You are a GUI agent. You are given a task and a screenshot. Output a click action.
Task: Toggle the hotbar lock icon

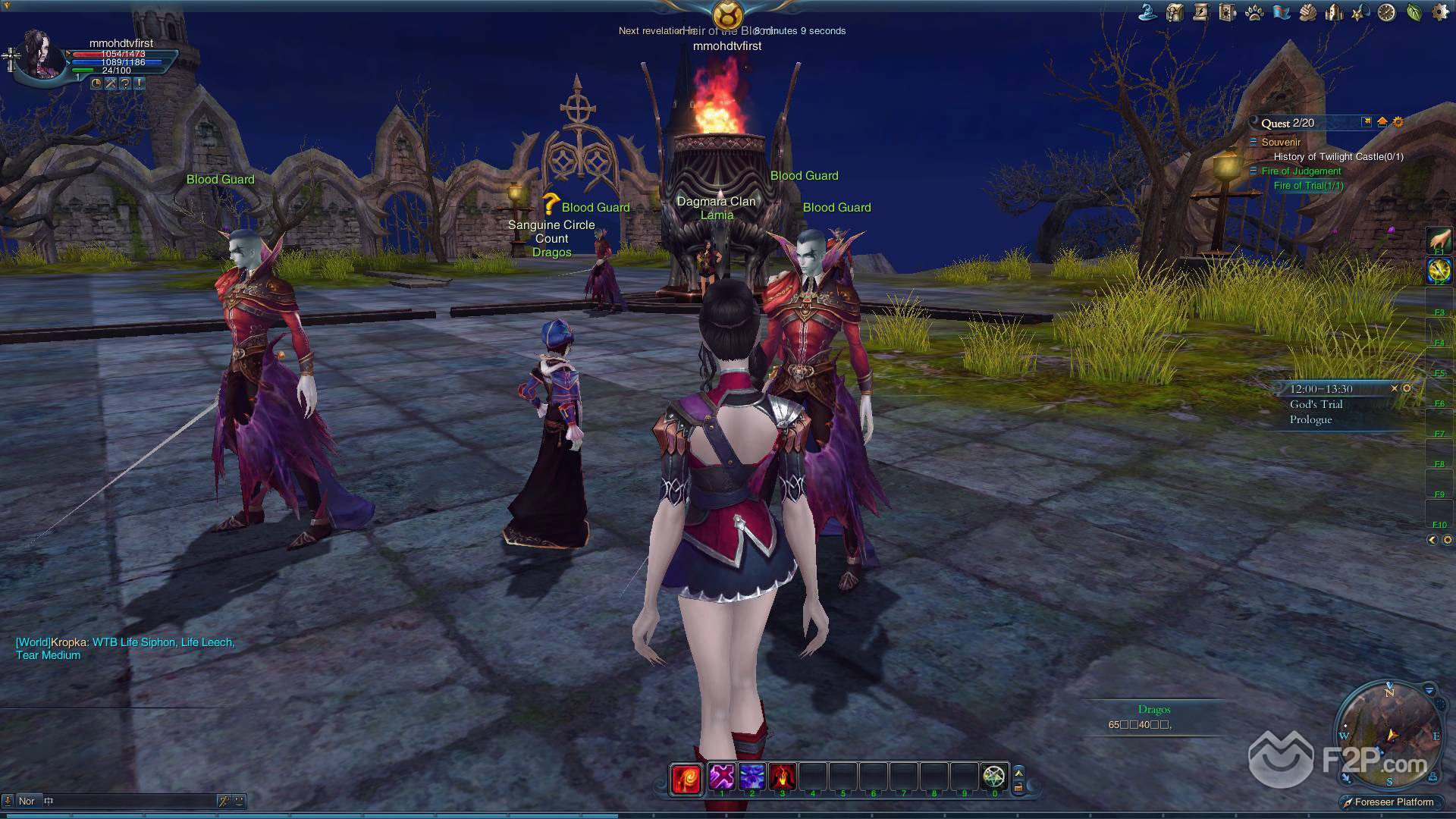click(x=1018, y=787)
